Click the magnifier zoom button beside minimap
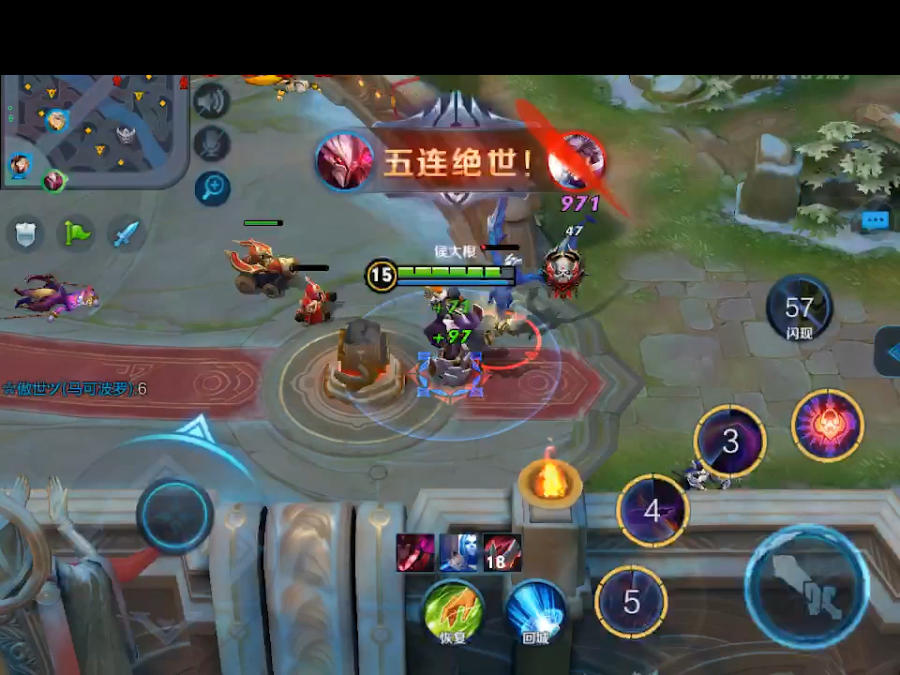The image size is (900, 675). click(212, 187)
